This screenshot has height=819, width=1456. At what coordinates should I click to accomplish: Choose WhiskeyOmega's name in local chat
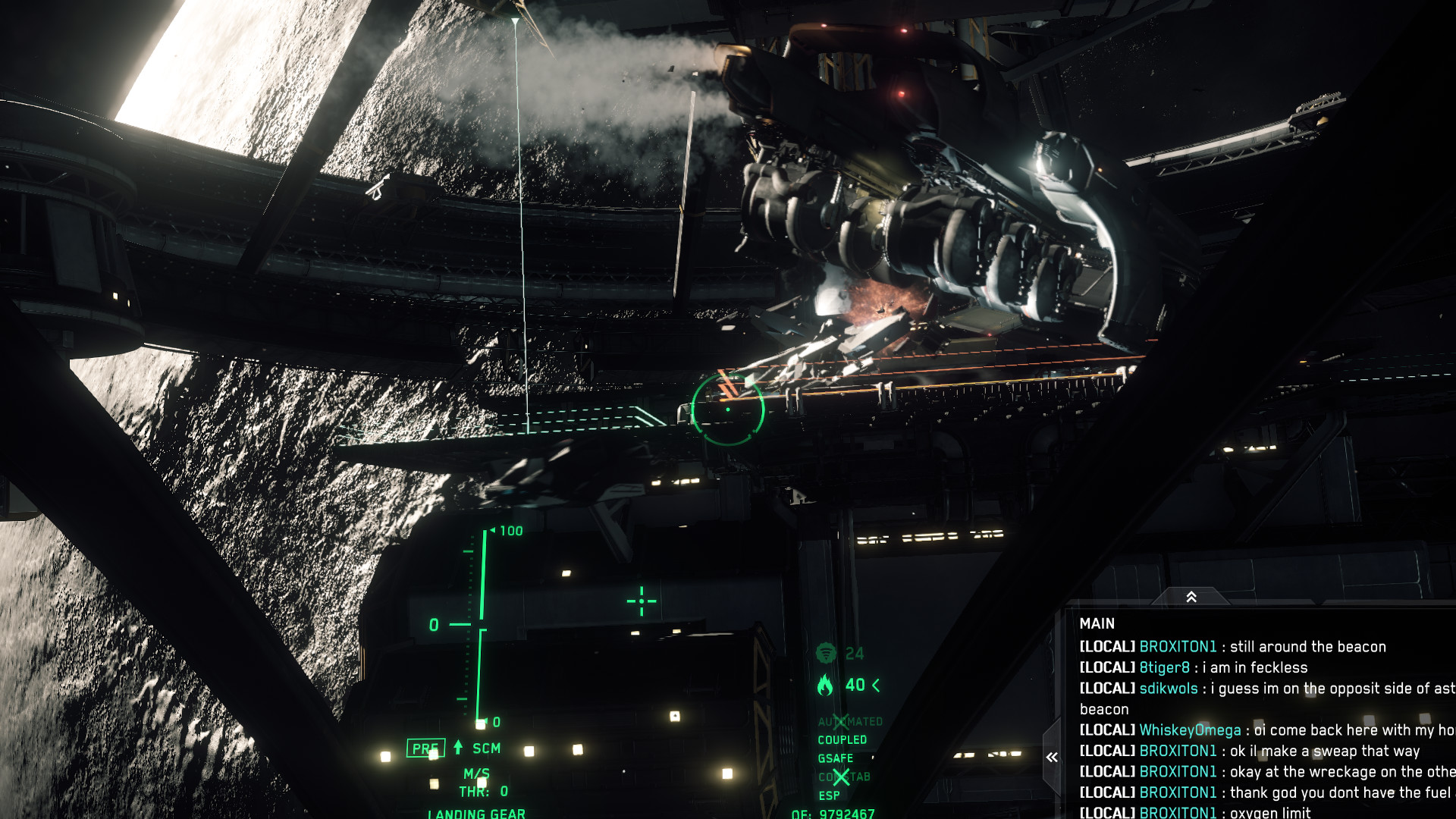coord(1190,730)
